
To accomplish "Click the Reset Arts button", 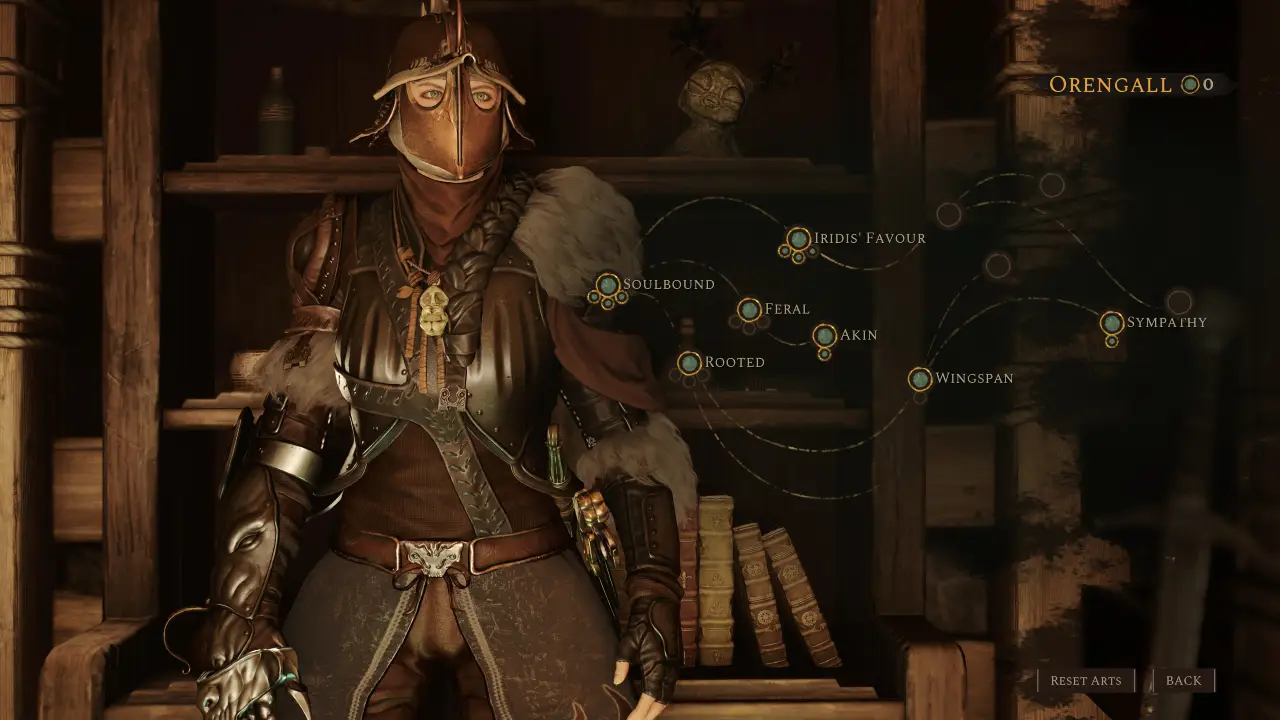I will (1086, 681).
